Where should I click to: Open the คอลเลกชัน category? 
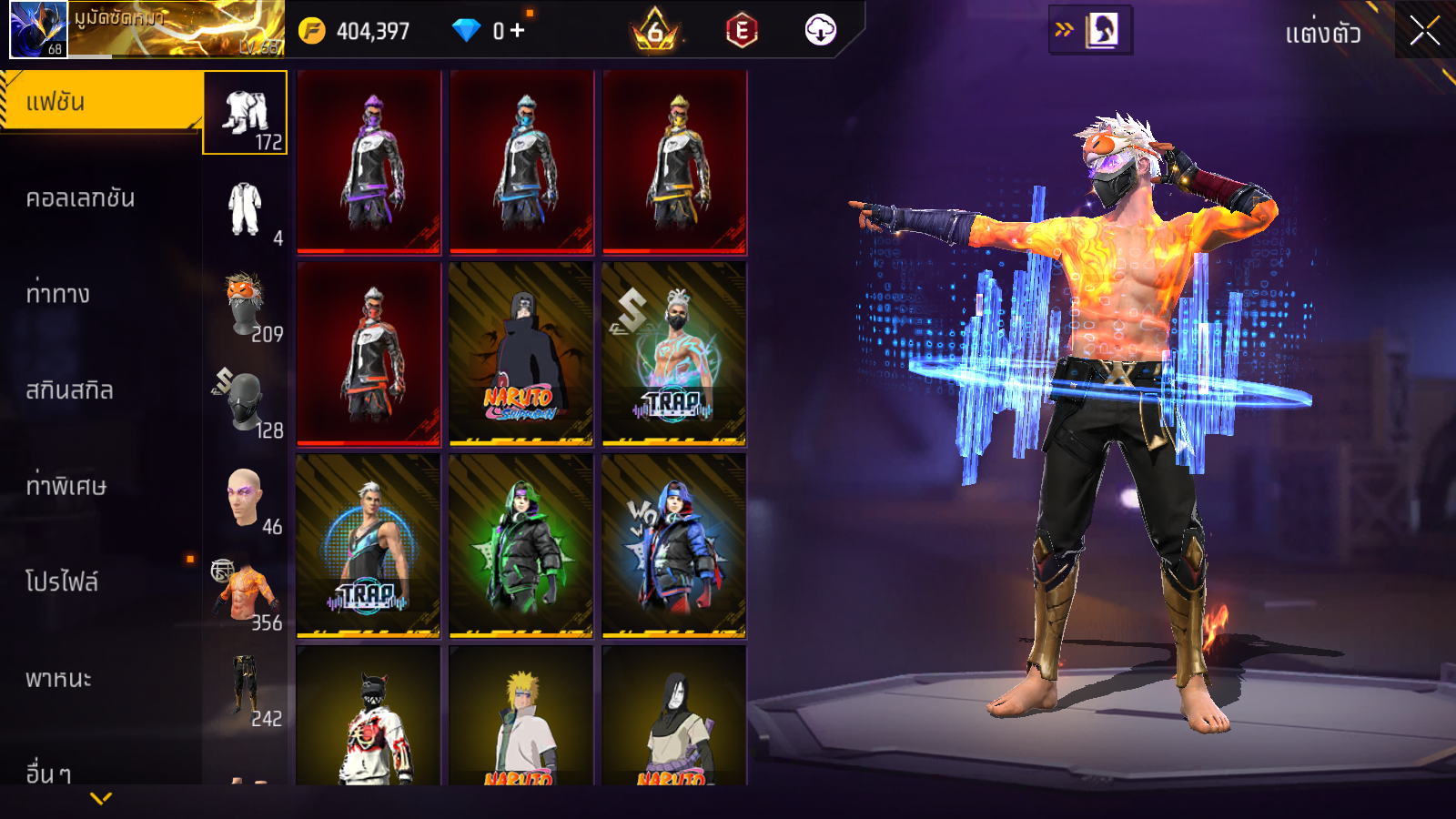click(x=81, y=198)
